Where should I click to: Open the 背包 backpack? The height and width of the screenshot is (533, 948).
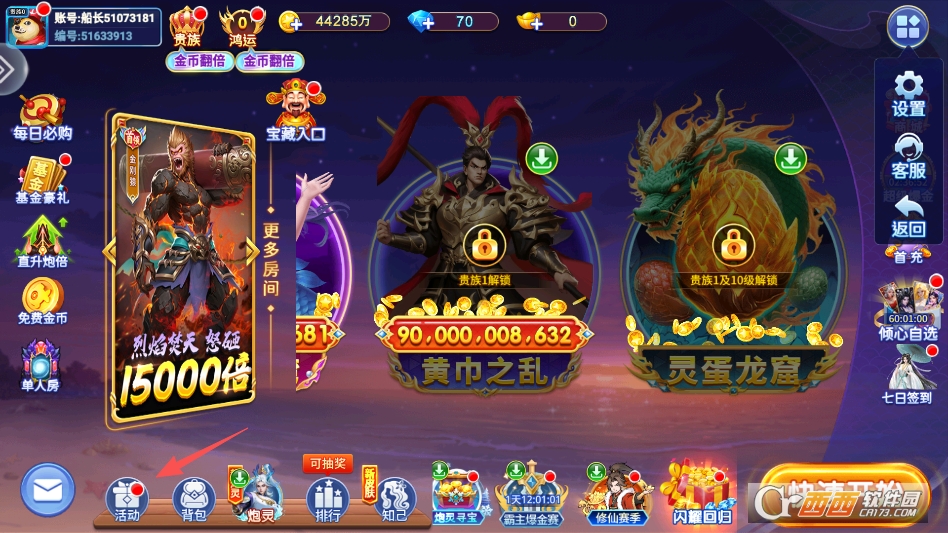pos(194,497)
